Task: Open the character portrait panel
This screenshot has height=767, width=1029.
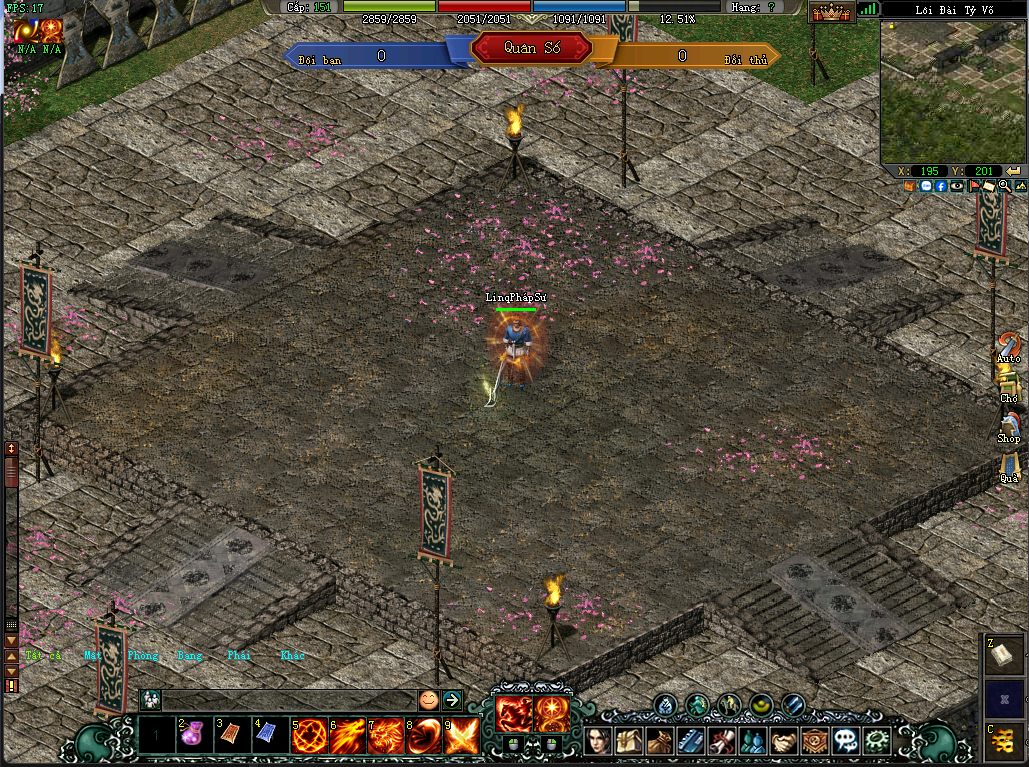Action: 600,741
